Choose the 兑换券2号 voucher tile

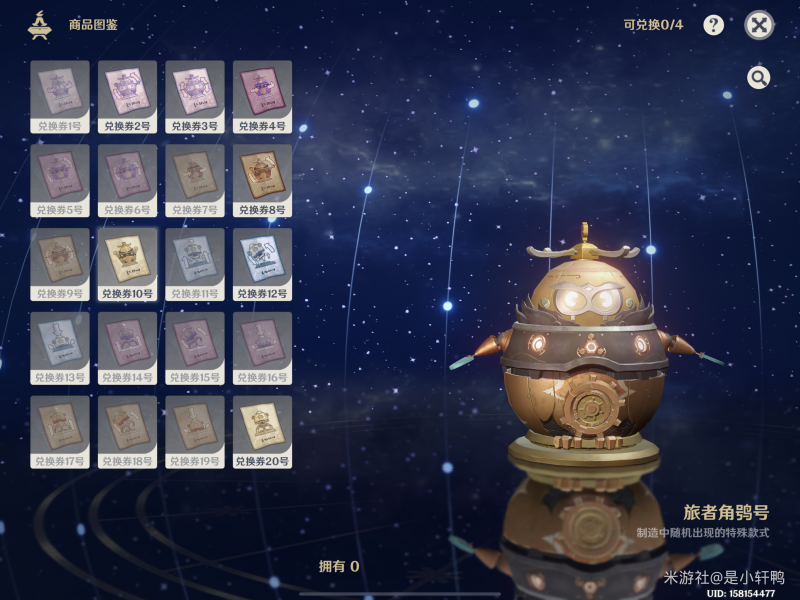tap(127, 97)
